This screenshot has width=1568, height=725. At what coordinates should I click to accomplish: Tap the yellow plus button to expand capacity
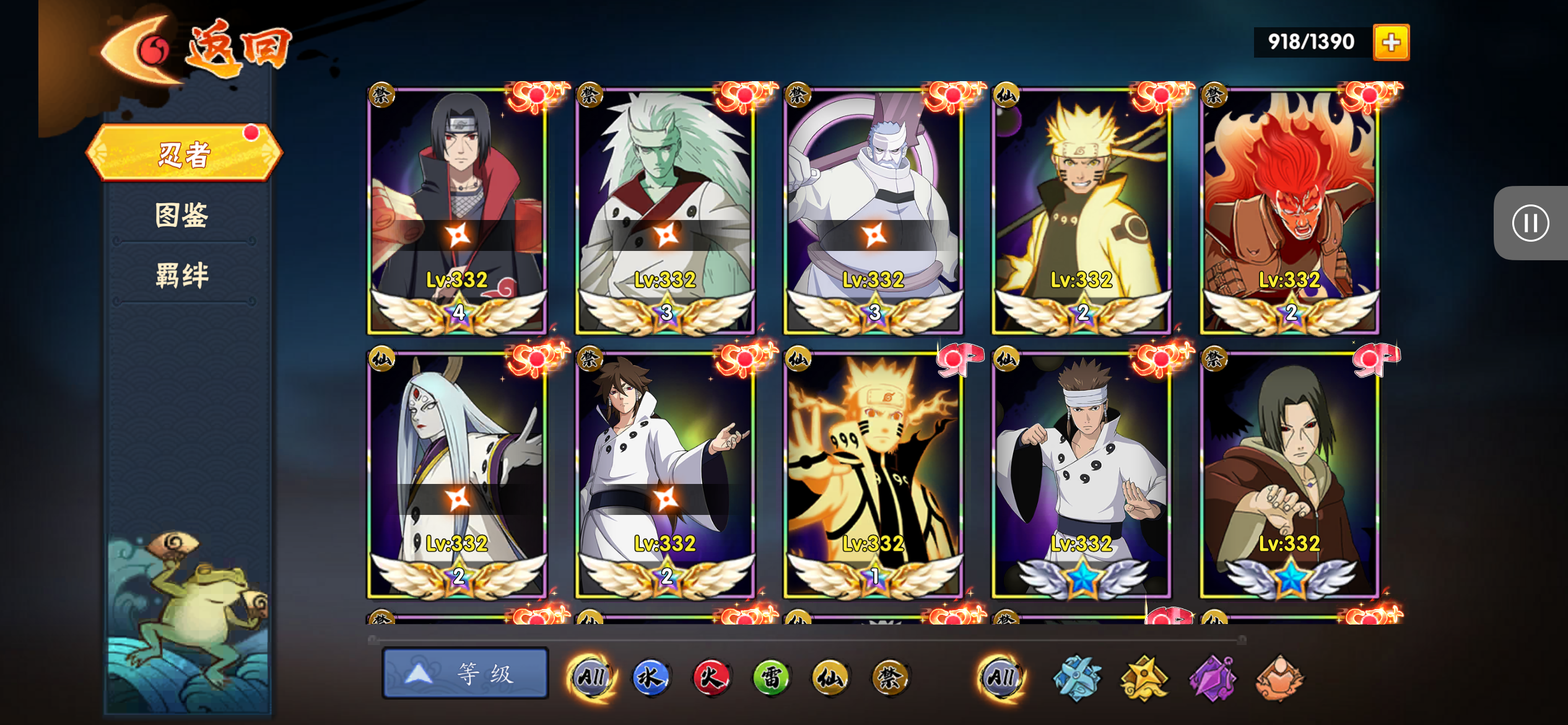point(1391,42)
